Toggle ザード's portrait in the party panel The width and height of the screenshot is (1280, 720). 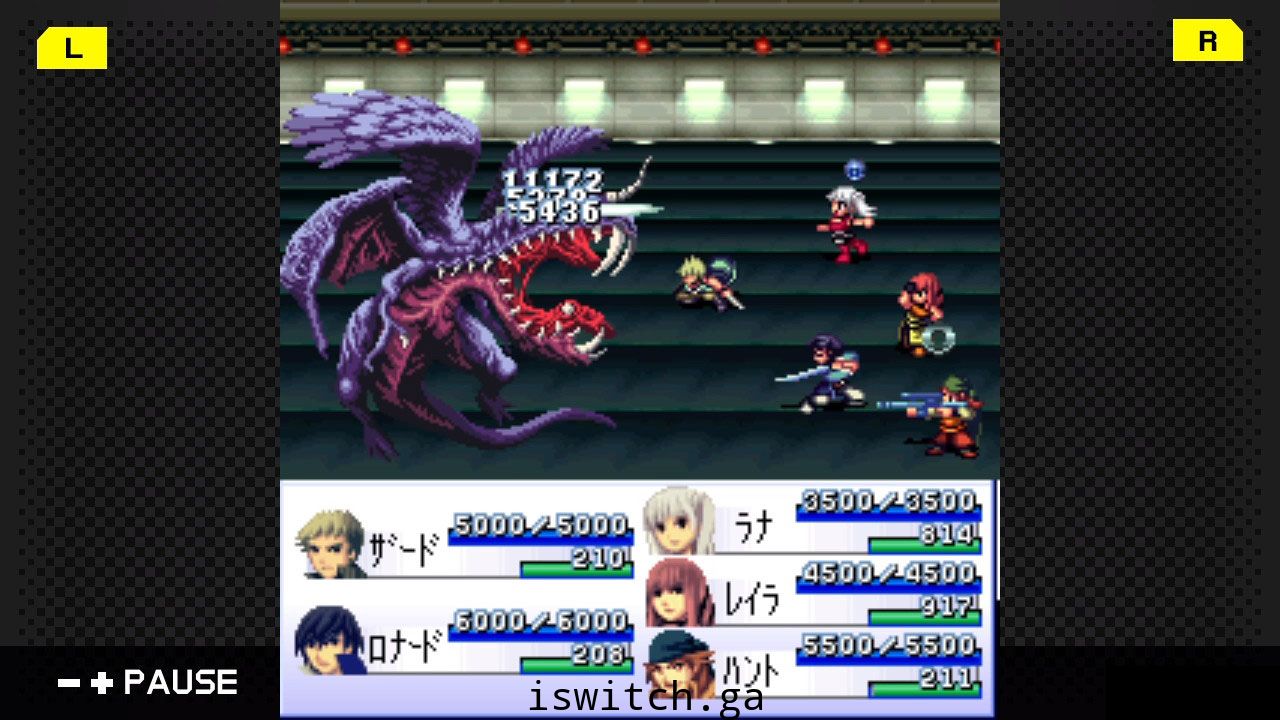[x=330, y=545]
